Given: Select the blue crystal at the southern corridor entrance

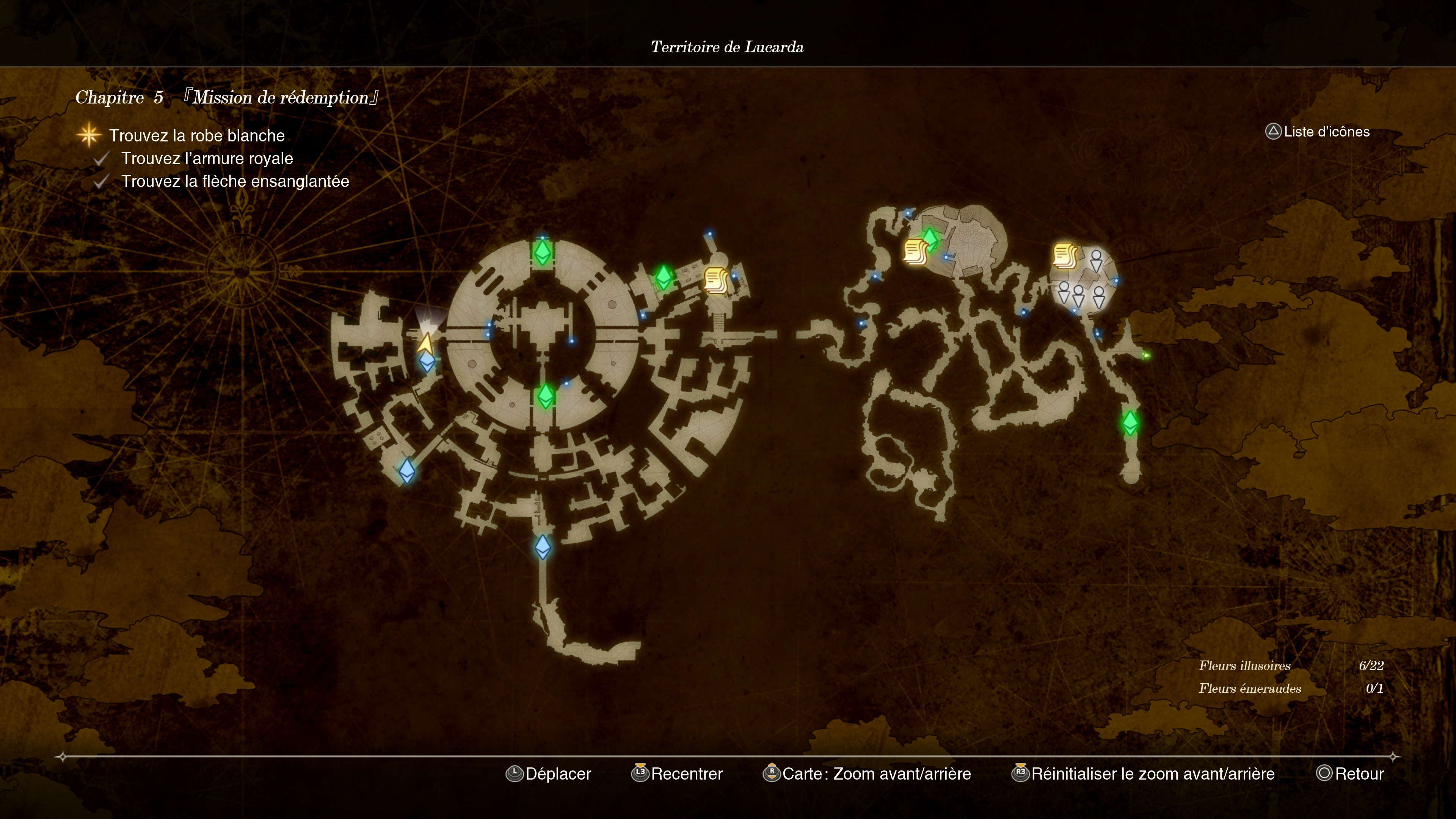Looking at the screenshot, I should click(543, 546).
